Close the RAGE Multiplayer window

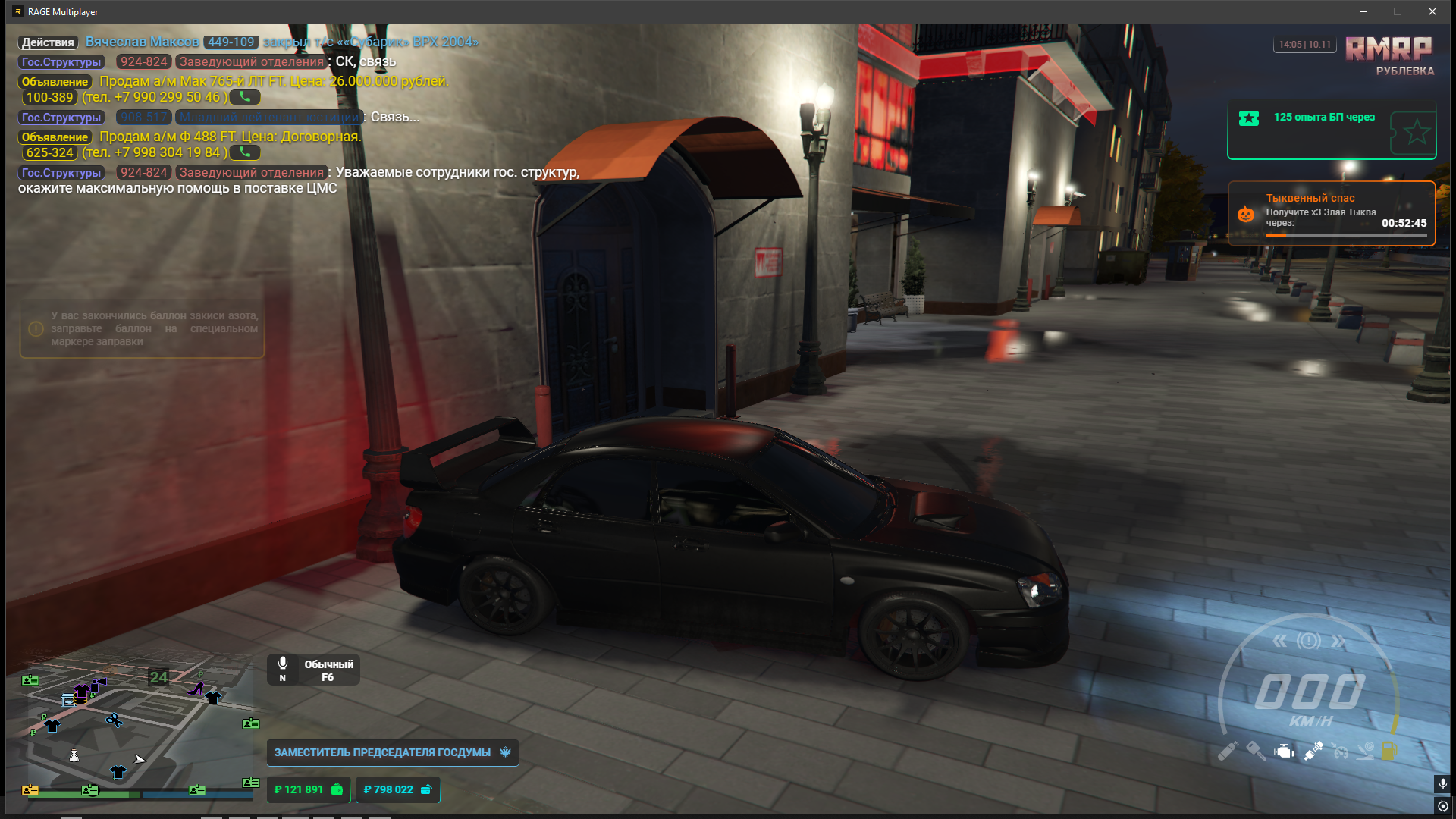point(1432,11)
